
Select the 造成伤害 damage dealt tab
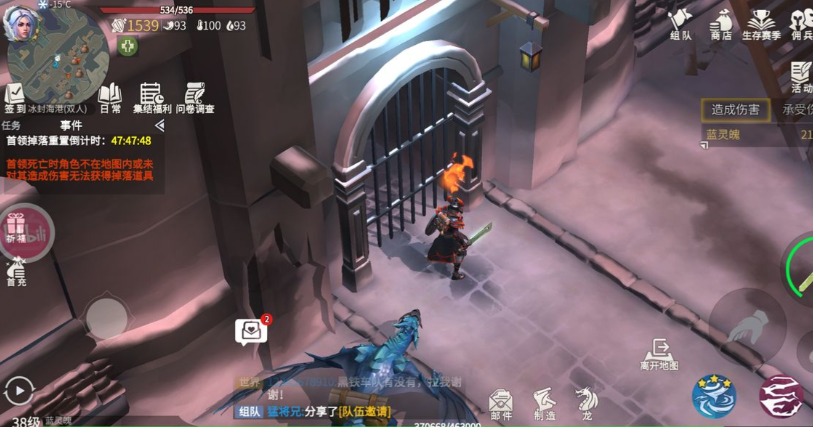click(x=735, y=110)
